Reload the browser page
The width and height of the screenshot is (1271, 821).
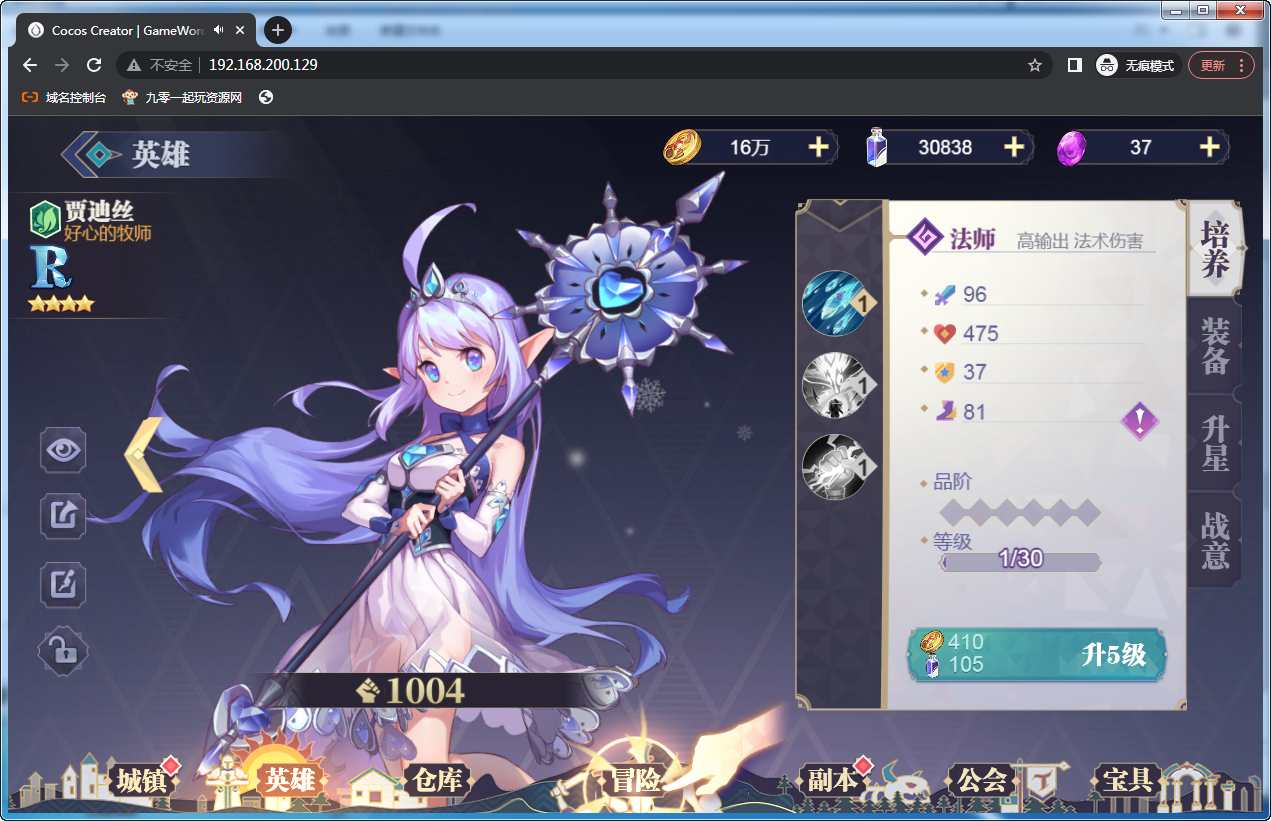pos(94,65)
